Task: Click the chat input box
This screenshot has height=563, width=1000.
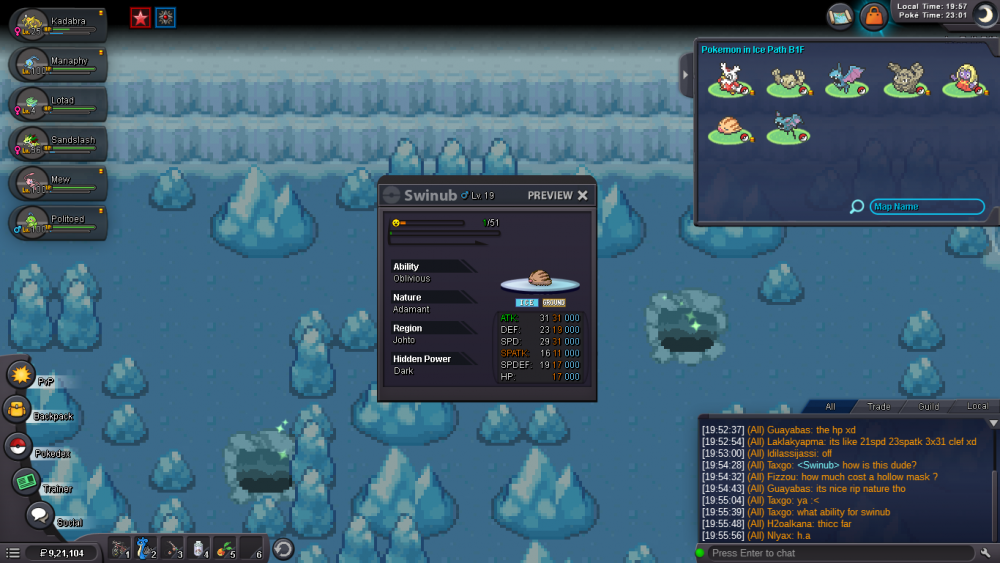Action: tap(840, 553)
